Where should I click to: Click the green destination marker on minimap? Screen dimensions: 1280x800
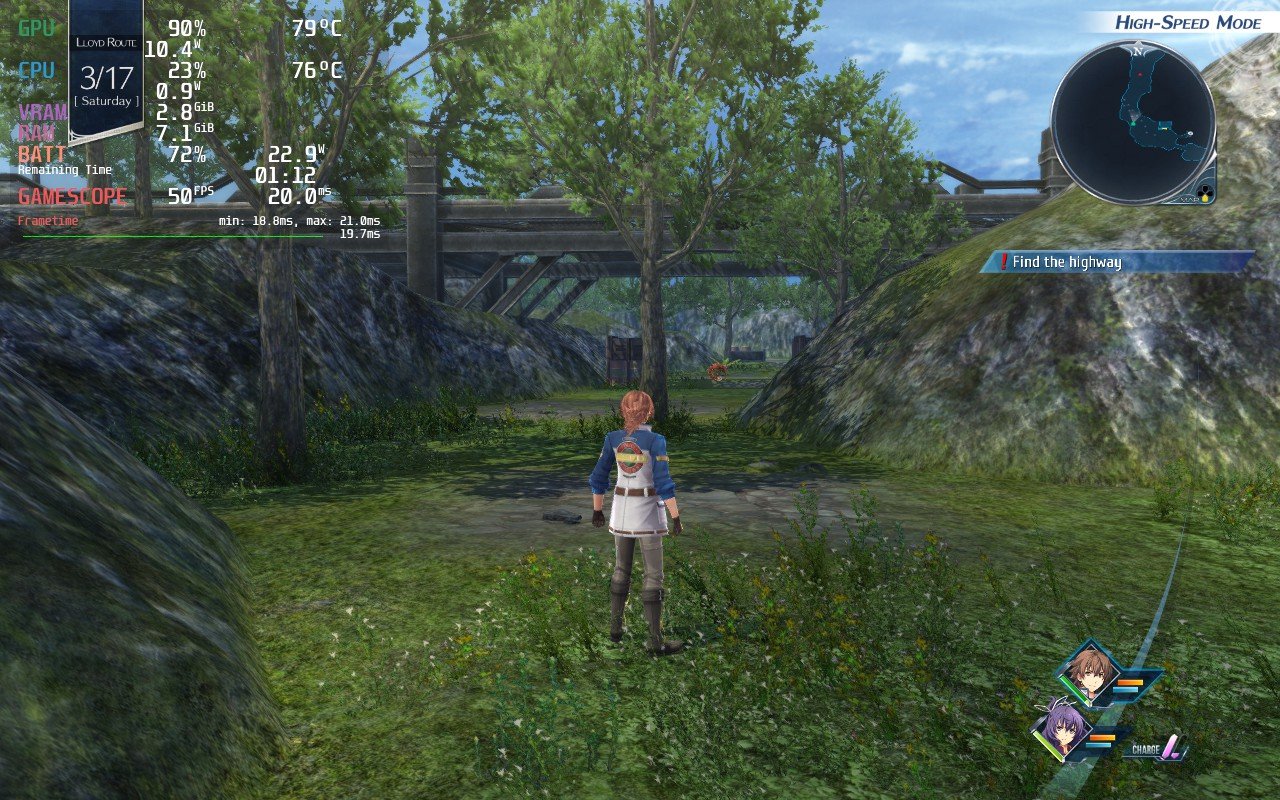(1133, 123)
